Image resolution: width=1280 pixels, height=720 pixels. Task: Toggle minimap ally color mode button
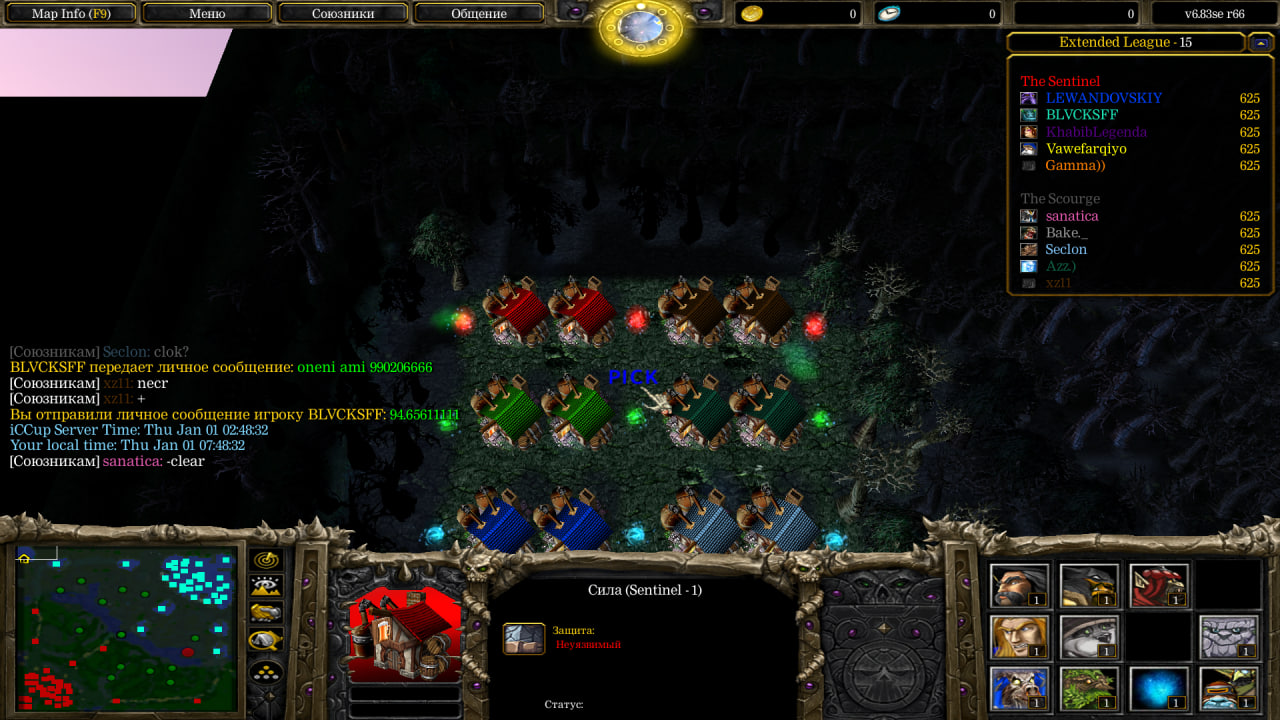[266, 613]
